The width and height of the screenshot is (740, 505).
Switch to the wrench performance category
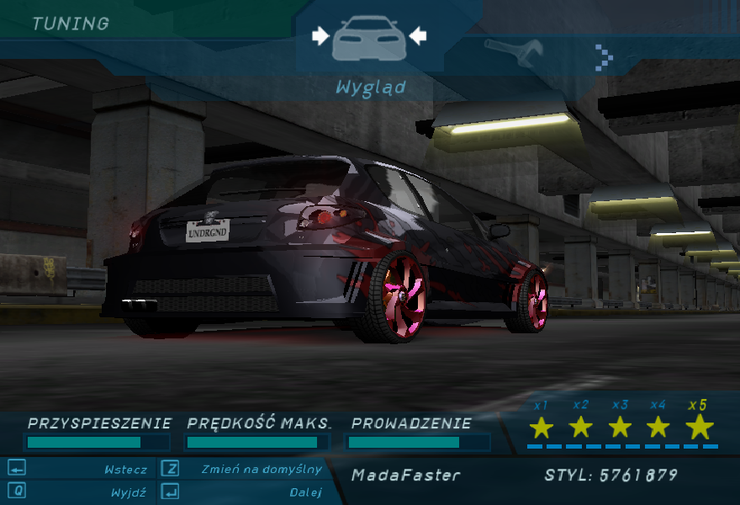click(514, 49)
